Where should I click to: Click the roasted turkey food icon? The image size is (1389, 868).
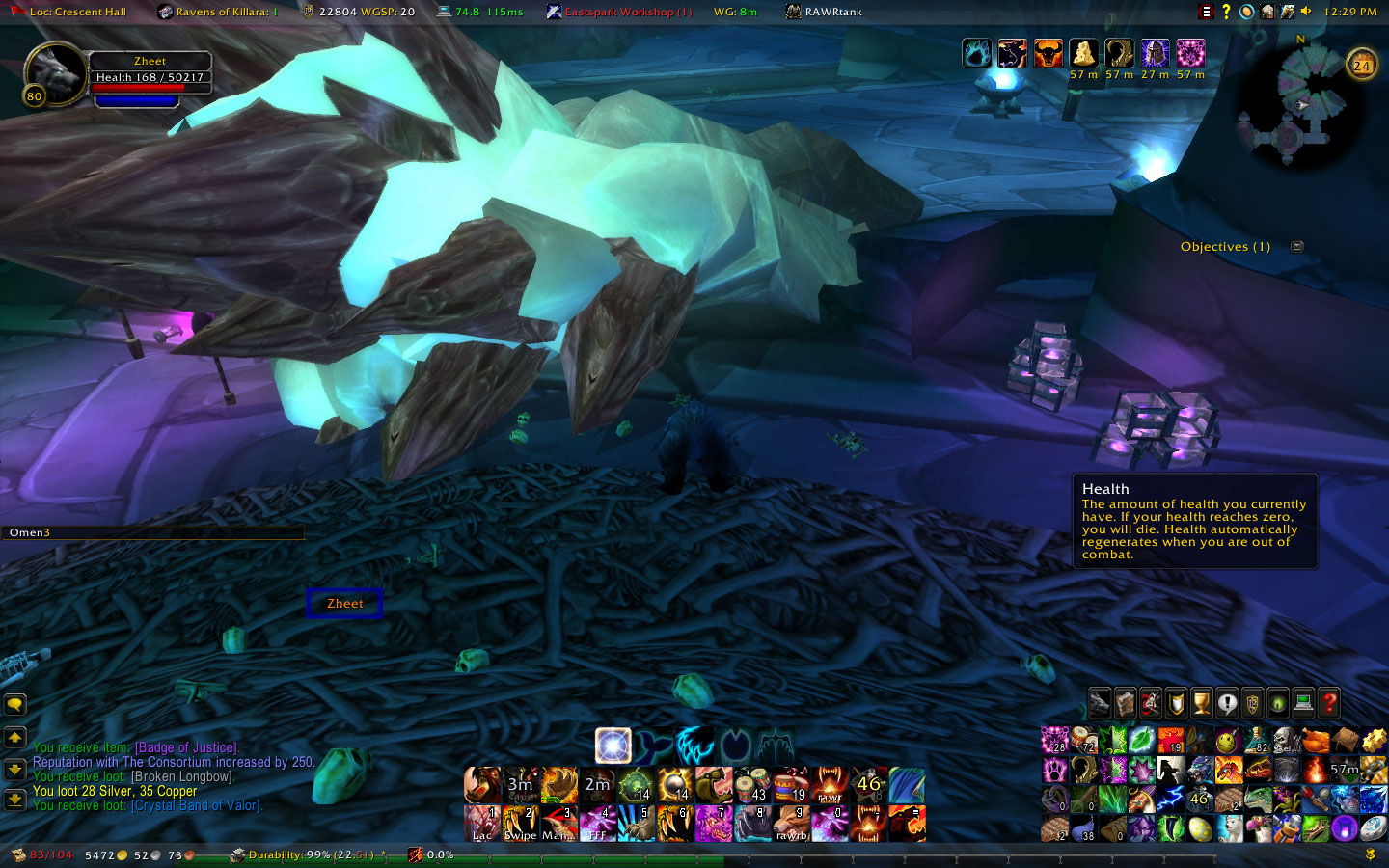click(1315, 741)
